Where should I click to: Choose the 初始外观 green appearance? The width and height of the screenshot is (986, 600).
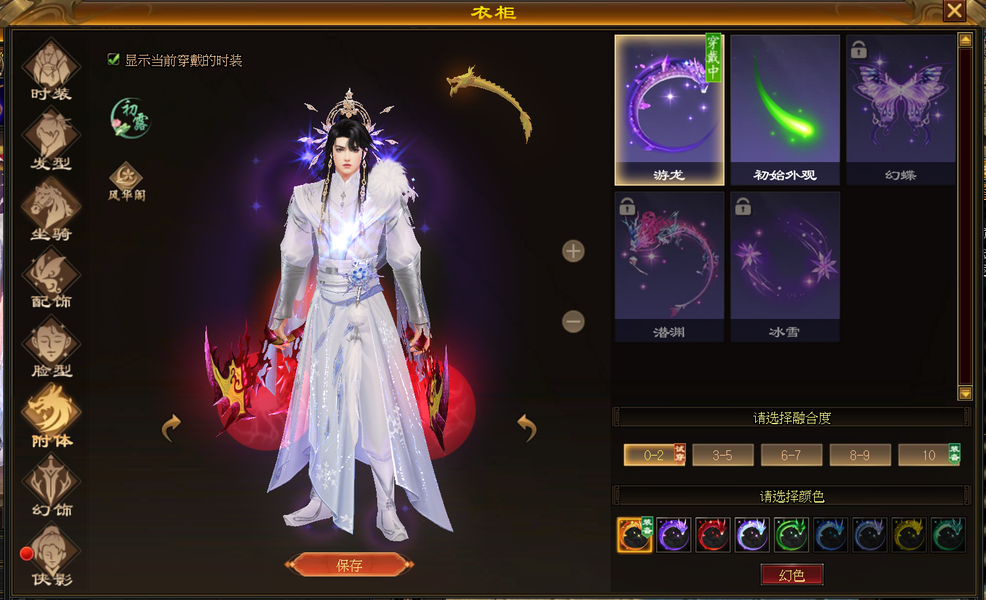pyautogui.click(x=784, y=110)
